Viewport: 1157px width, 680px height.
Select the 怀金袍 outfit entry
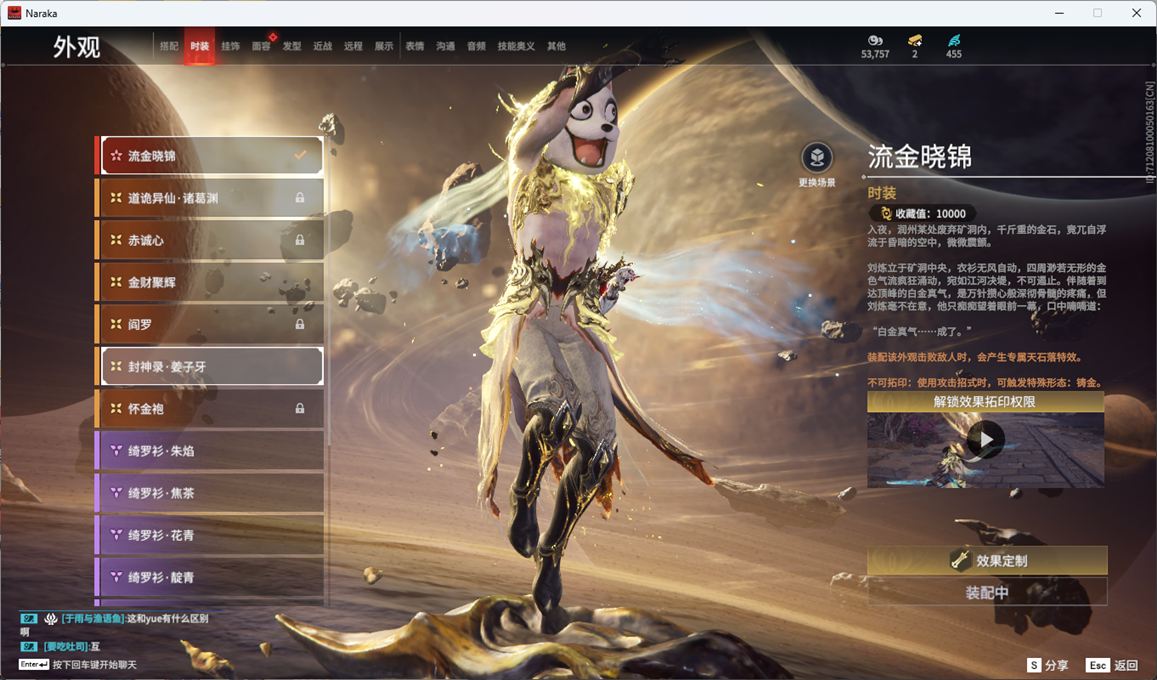coord(210,408)
